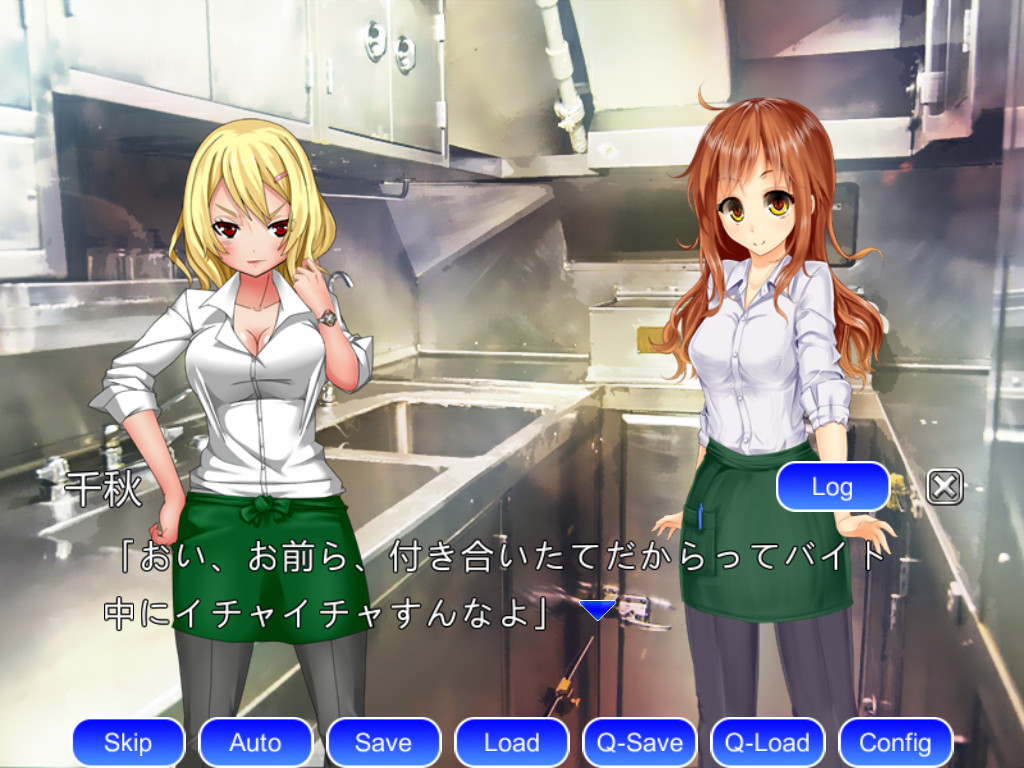Quick load with Q-Load

pyautogui.click(x=767, y=742)
